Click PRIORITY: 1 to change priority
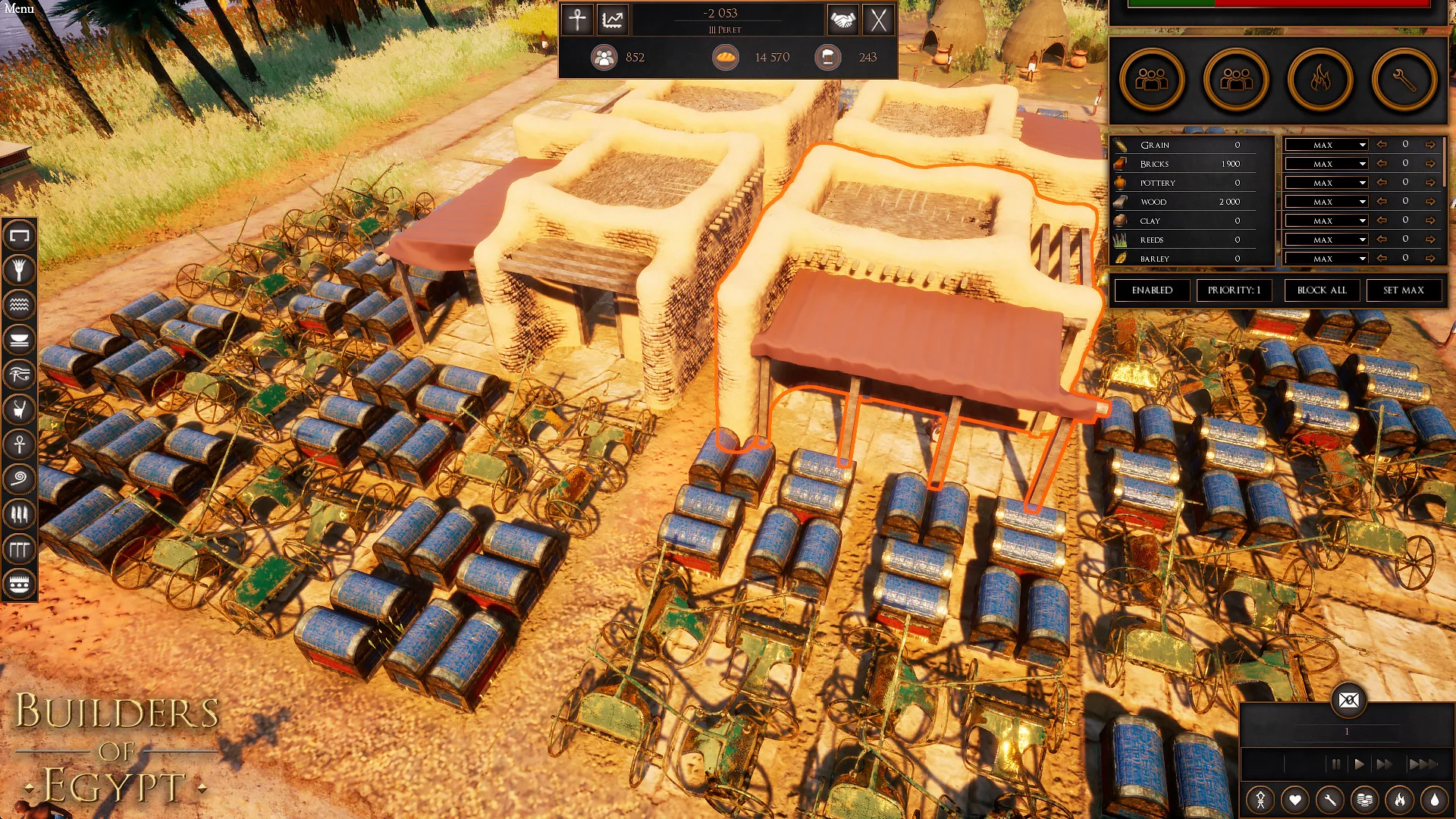Viewport: 1456px width, 819px height. 1234,290
